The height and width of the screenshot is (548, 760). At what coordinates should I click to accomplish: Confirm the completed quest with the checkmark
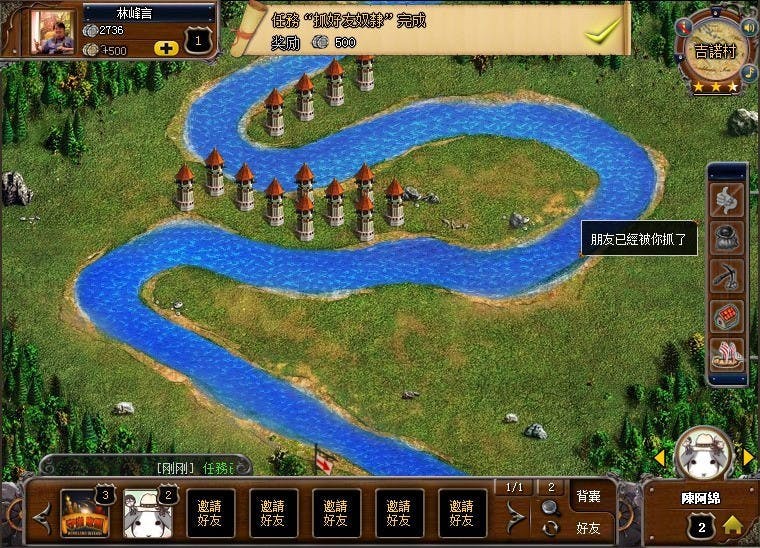pyautogui.click(x=603, y=31)
